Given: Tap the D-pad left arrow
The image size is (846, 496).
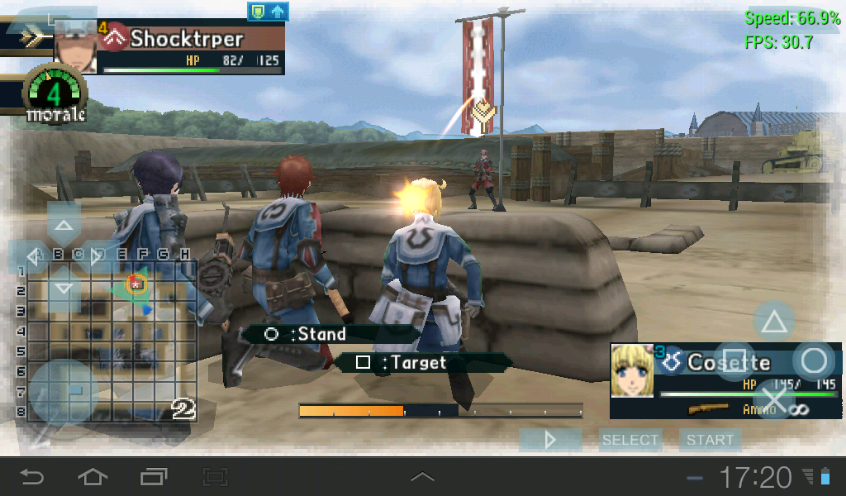Looking at the screenshot, I should pos(30,257).
